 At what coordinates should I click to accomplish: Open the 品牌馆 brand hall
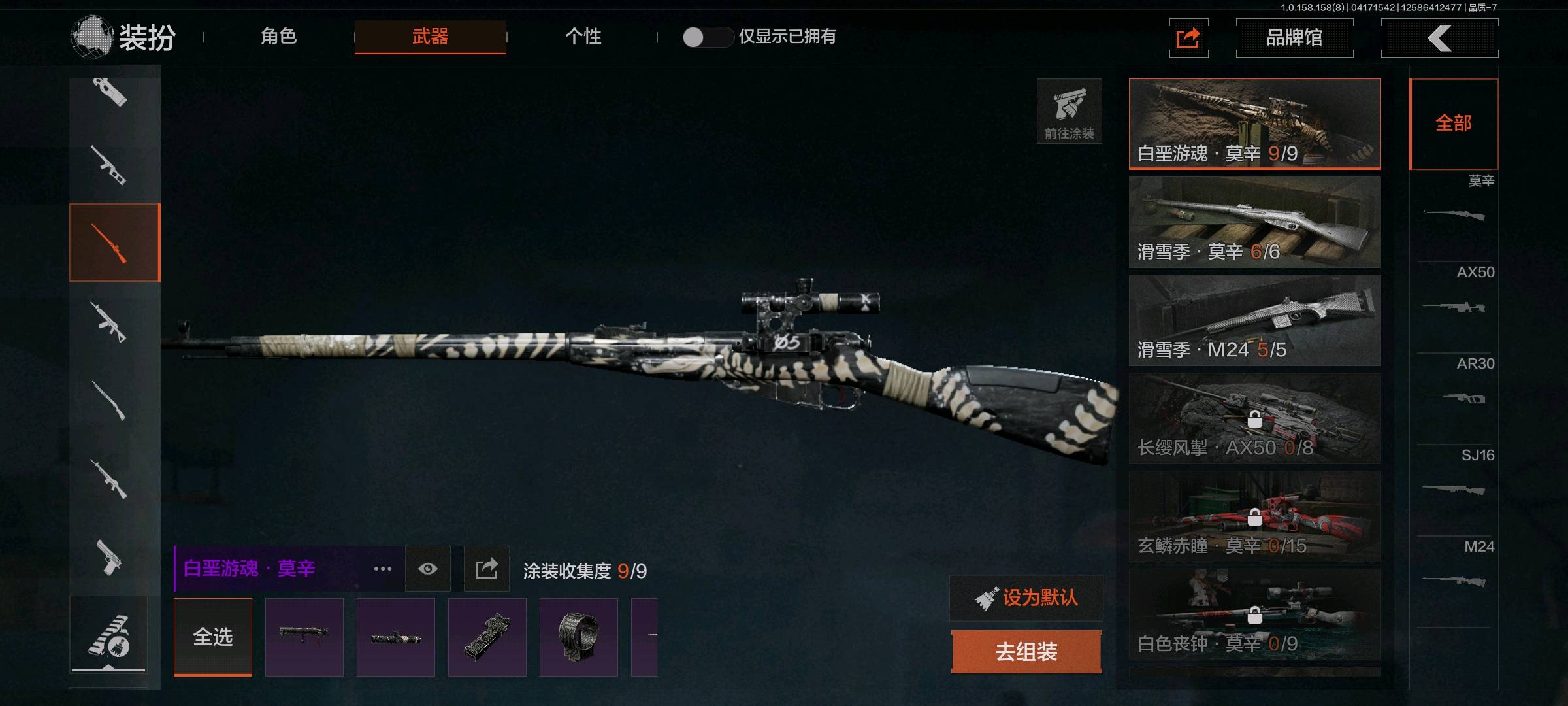[x=1294, y=38]
